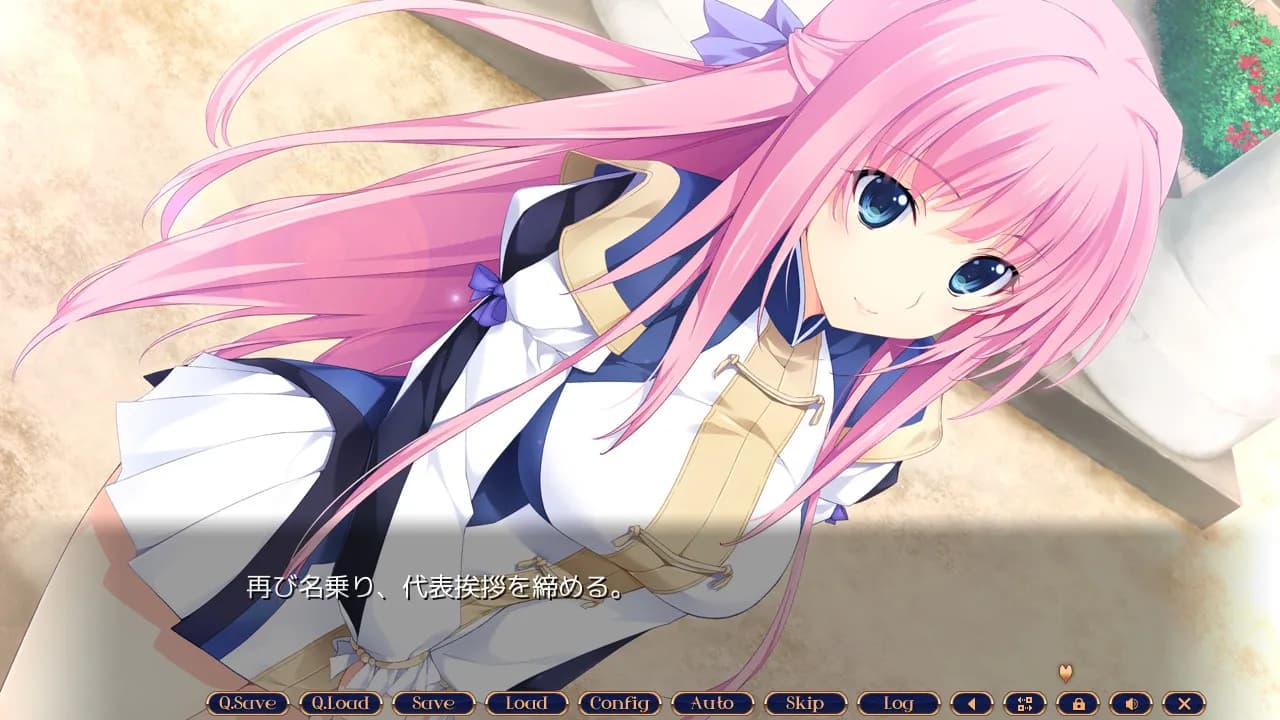Viewport: 1280px width, 720px height.
Task: Activate Skip mode
Action: pos(805,703)
